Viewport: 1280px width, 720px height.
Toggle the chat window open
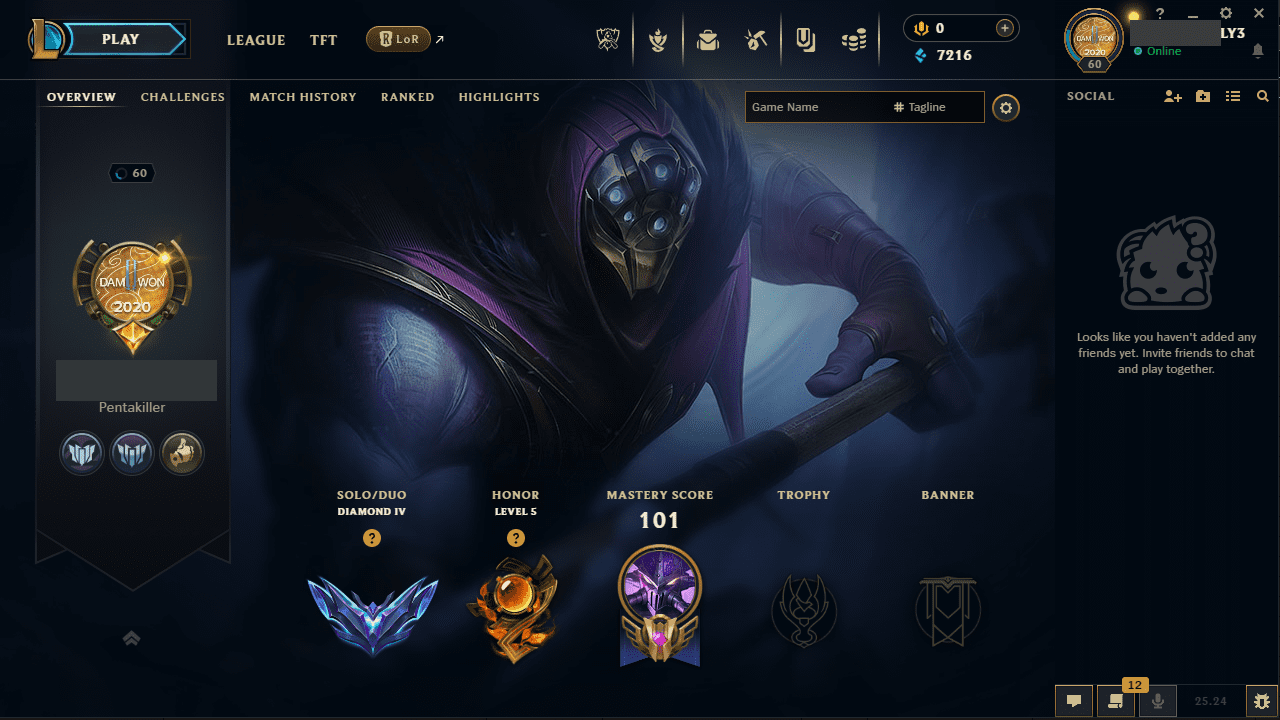point(1073,701)
